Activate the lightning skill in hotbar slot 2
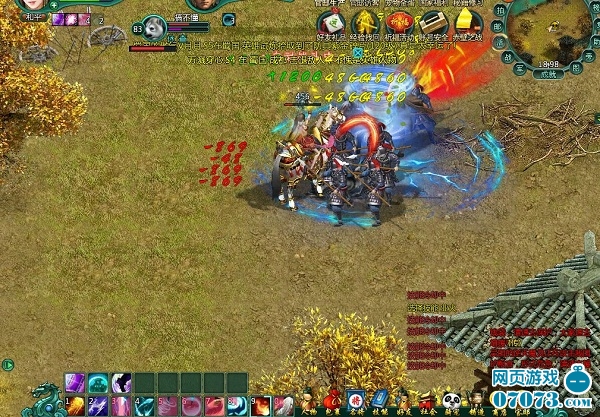The width and height of the screenshot is (600, 417). (x=98, y=404)
